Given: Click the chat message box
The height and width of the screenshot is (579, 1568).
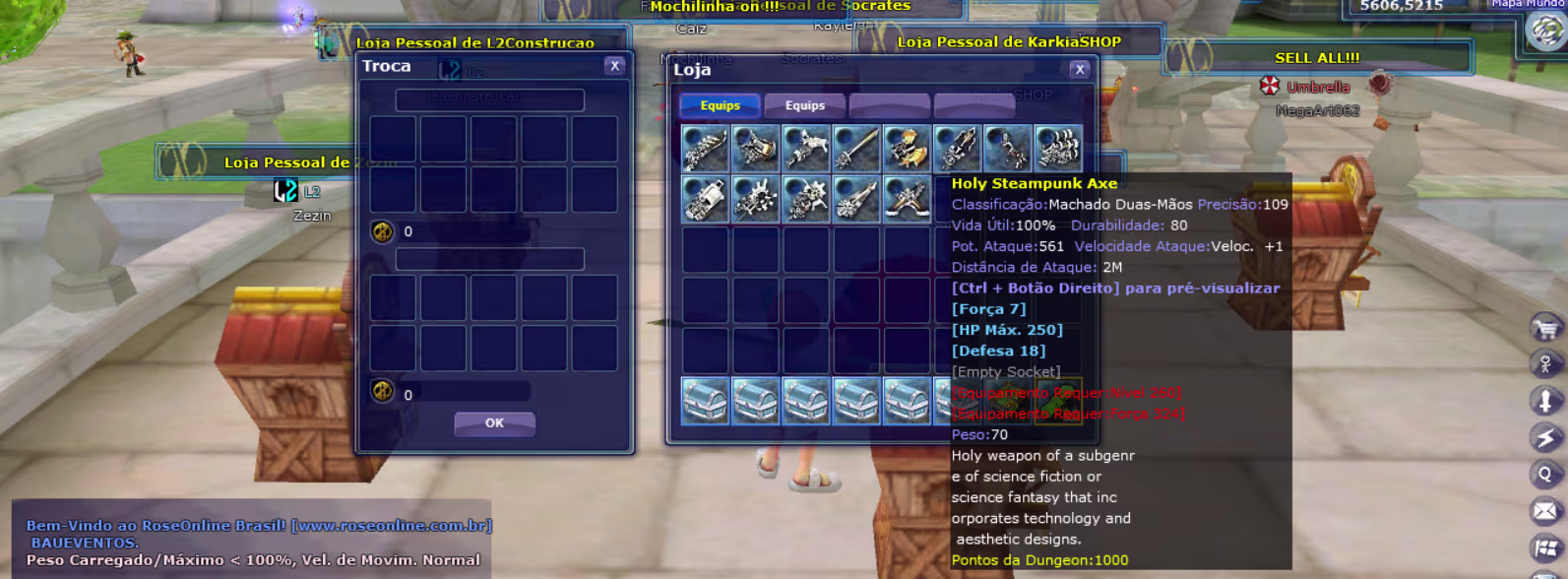Looking at the screenshot, I should (x=254, y=543).
